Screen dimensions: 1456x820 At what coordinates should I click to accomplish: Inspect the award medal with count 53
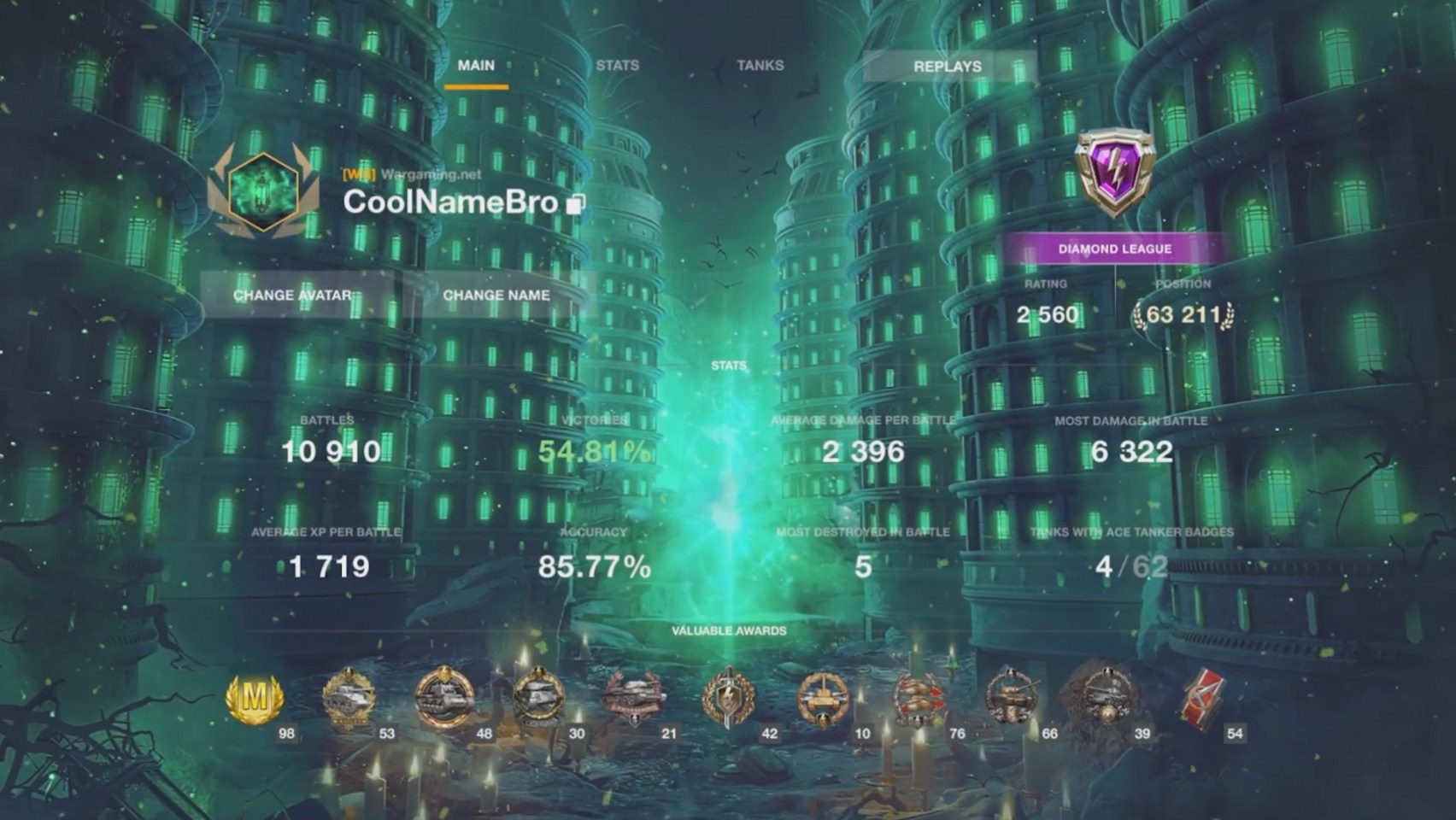point(349,699)
